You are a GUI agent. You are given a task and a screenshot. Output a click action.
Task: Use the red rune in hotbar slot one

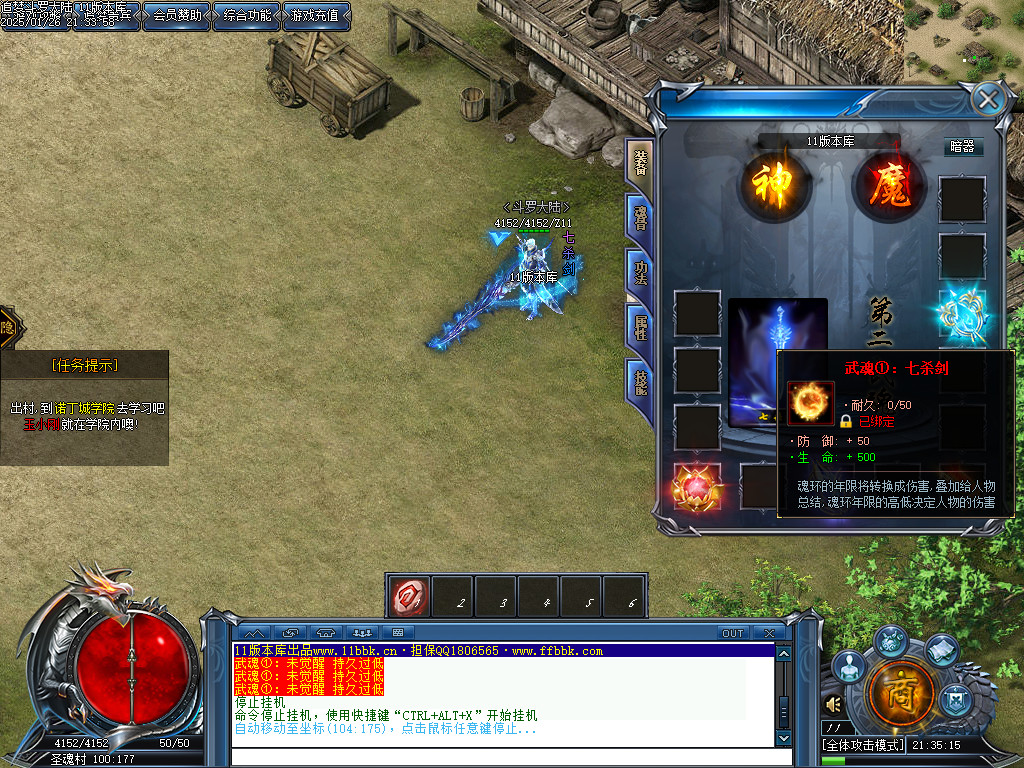(x=408, y=594)
